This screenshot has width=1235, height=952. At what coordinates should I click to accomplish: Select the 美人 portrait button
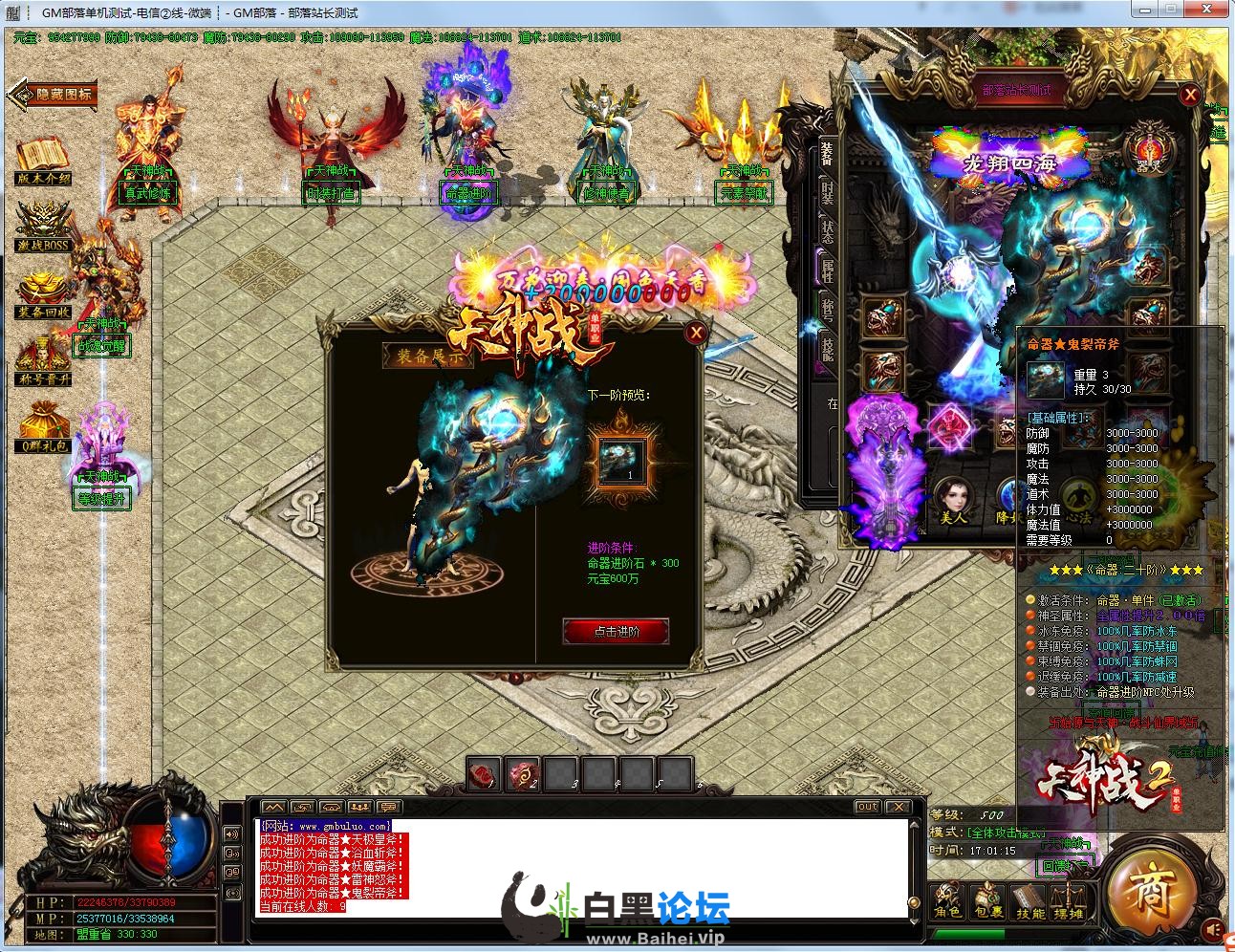click(952, 498)
